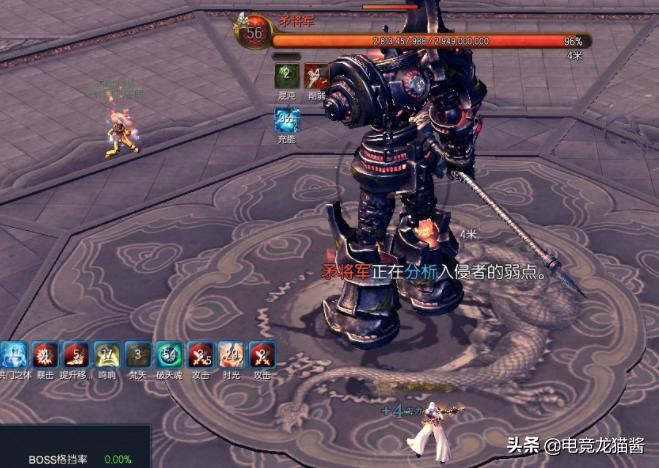Click the 暴击 buff icon
The image size is (659, 468).
pos(44,355)
